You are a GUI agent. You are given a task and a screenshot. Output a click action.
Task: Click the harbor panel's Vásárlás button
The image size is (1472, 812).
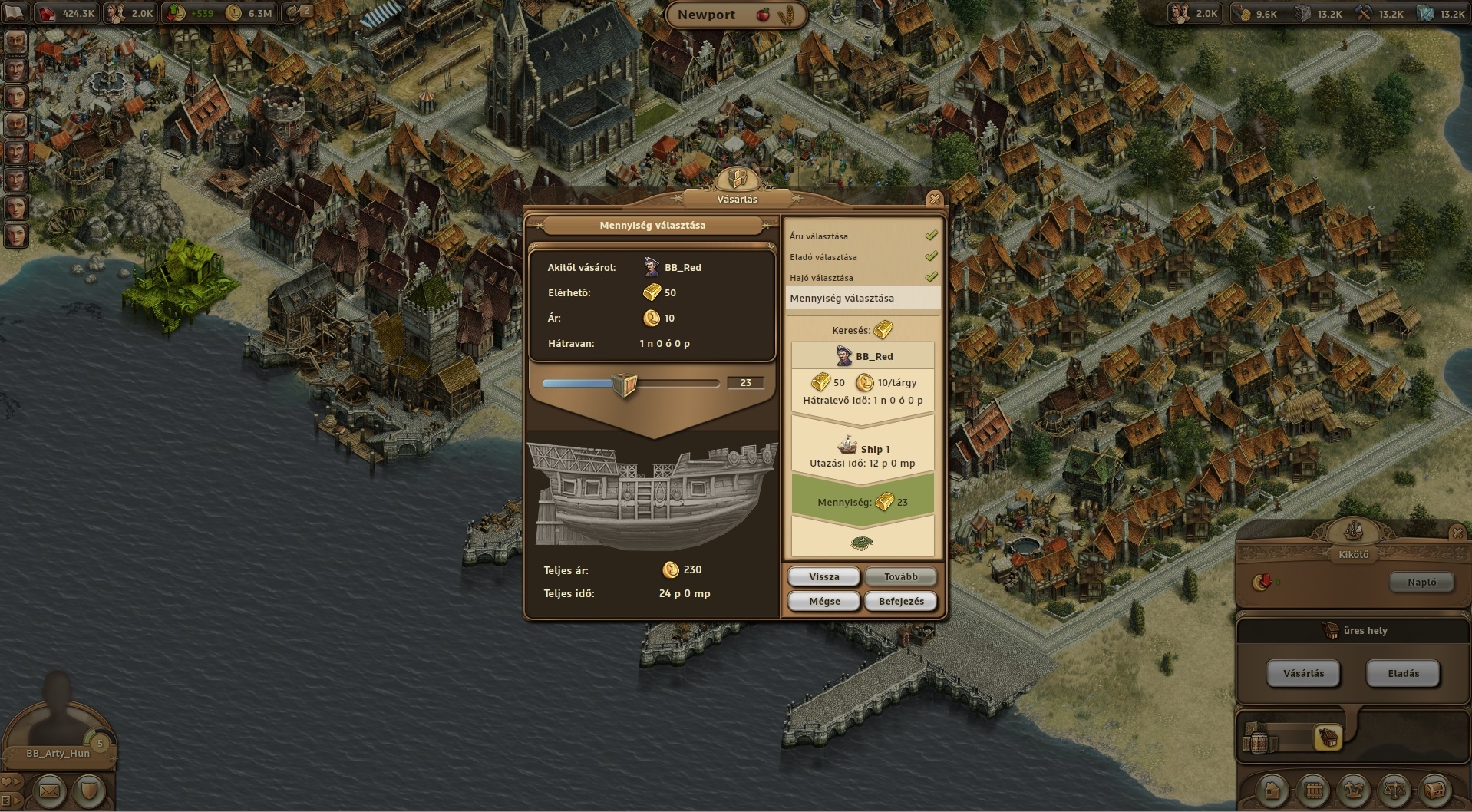coord(1303,674)
